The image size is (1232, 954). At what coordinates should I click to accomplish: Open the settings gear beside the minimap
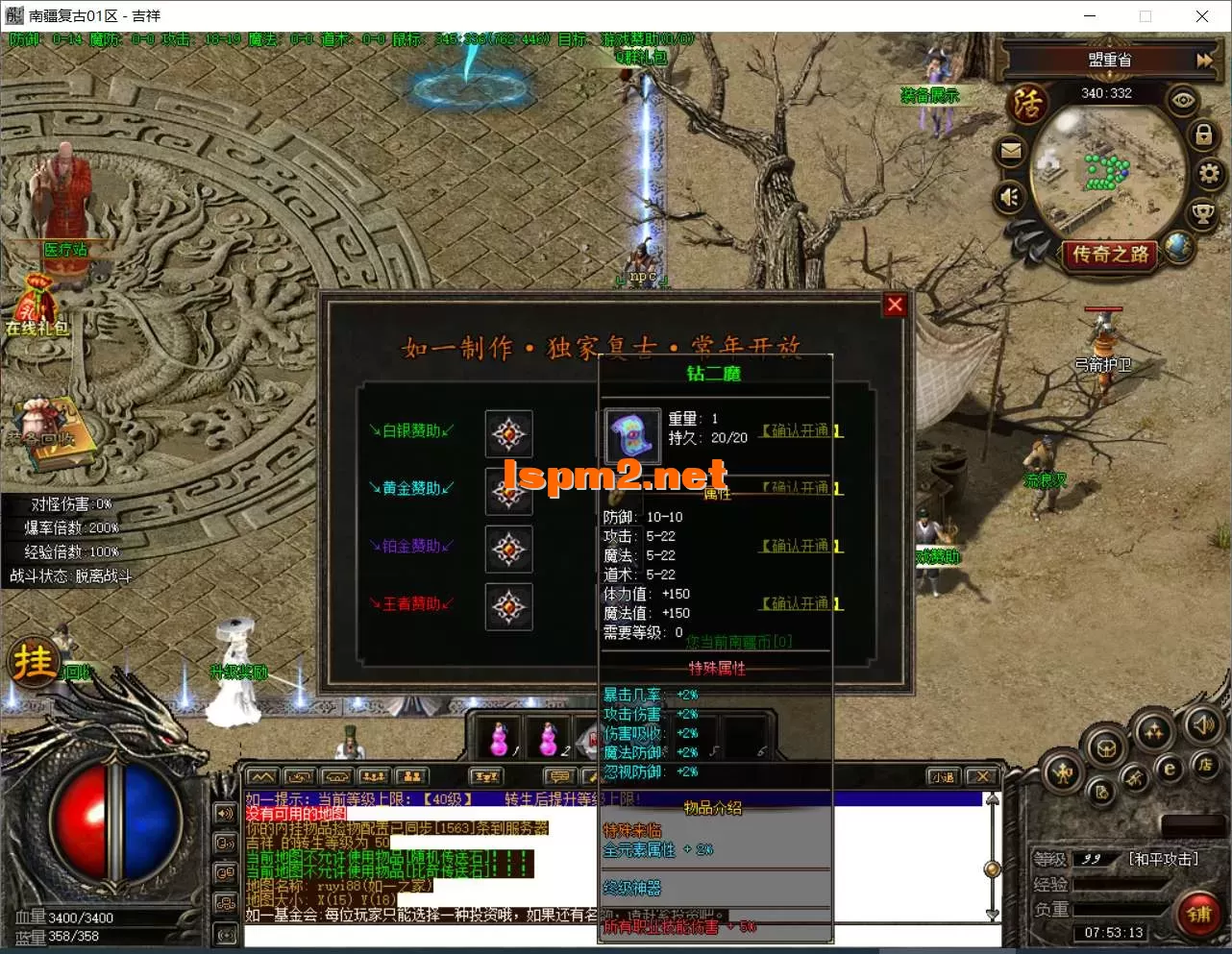[x=1209, y=174]
